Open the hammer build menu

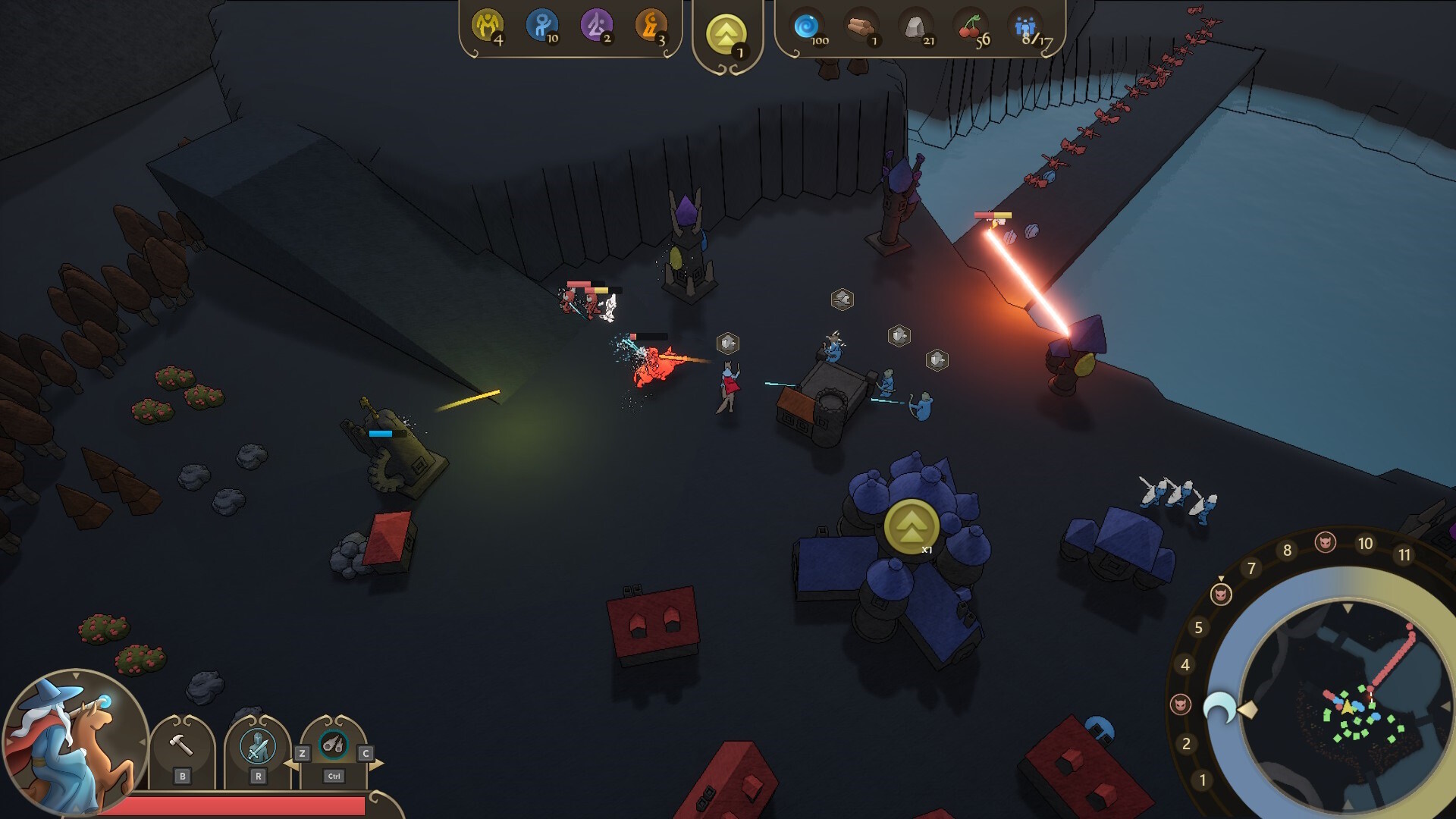(x=181, y=746)
